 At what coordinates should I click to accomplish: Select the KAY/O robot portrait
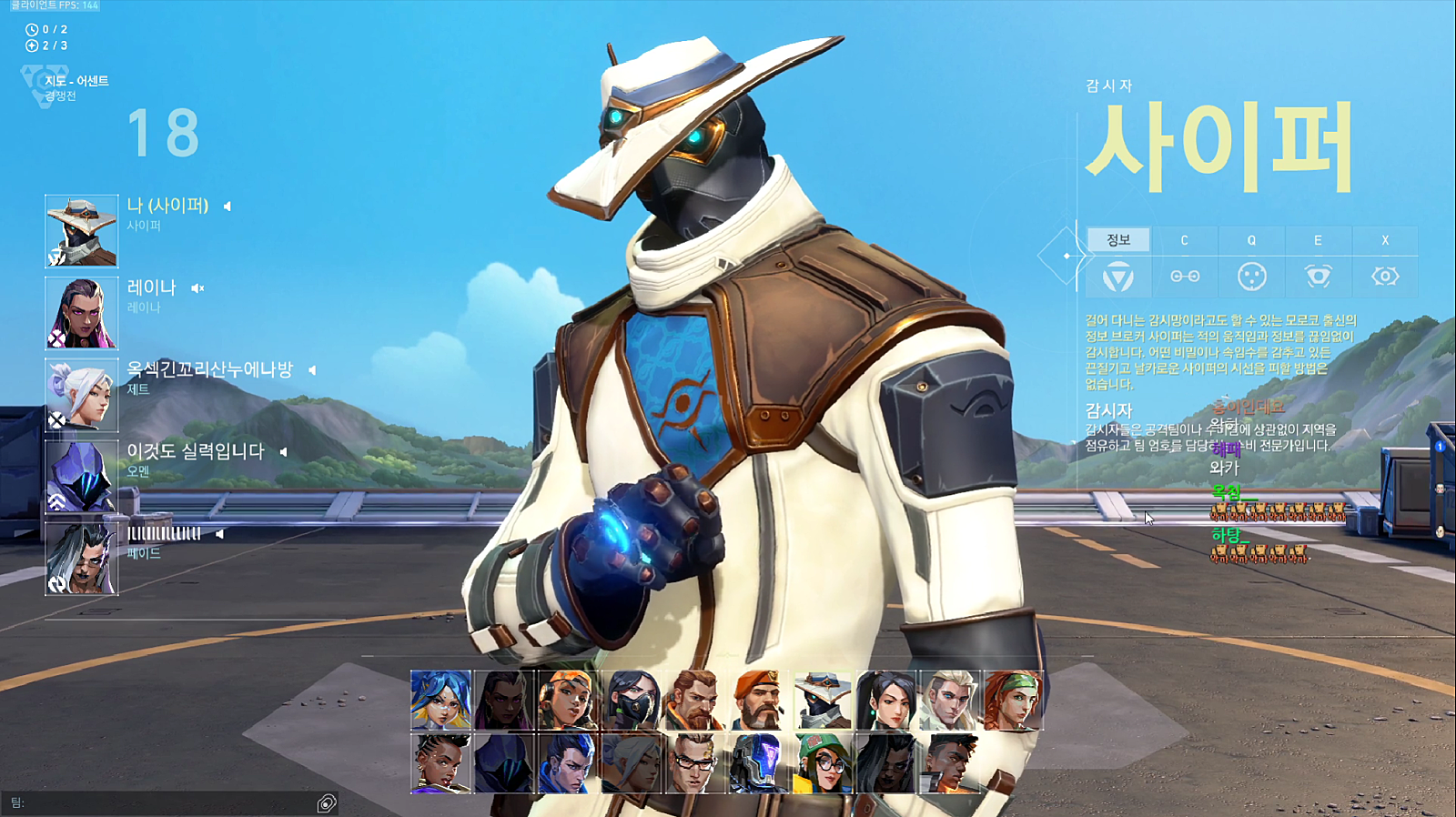point(759,763)
